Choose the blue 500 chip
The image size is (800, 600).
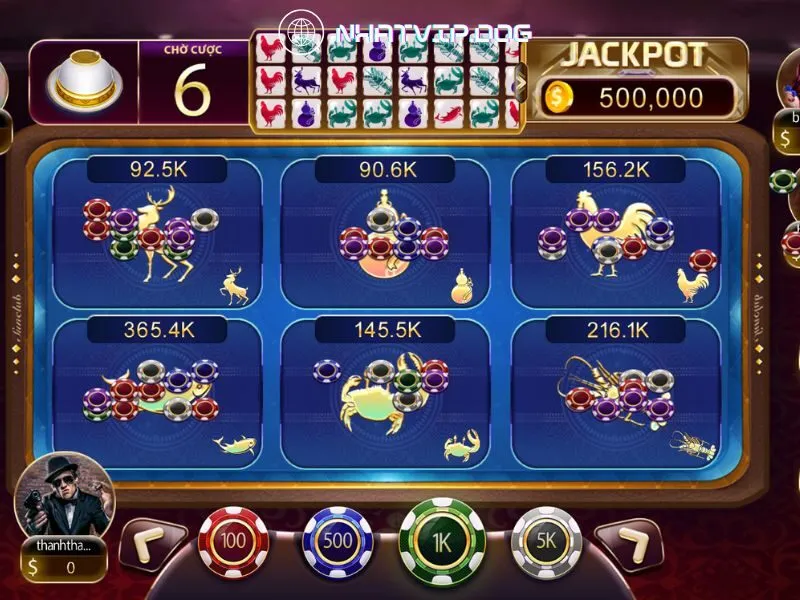pos(337,541)
